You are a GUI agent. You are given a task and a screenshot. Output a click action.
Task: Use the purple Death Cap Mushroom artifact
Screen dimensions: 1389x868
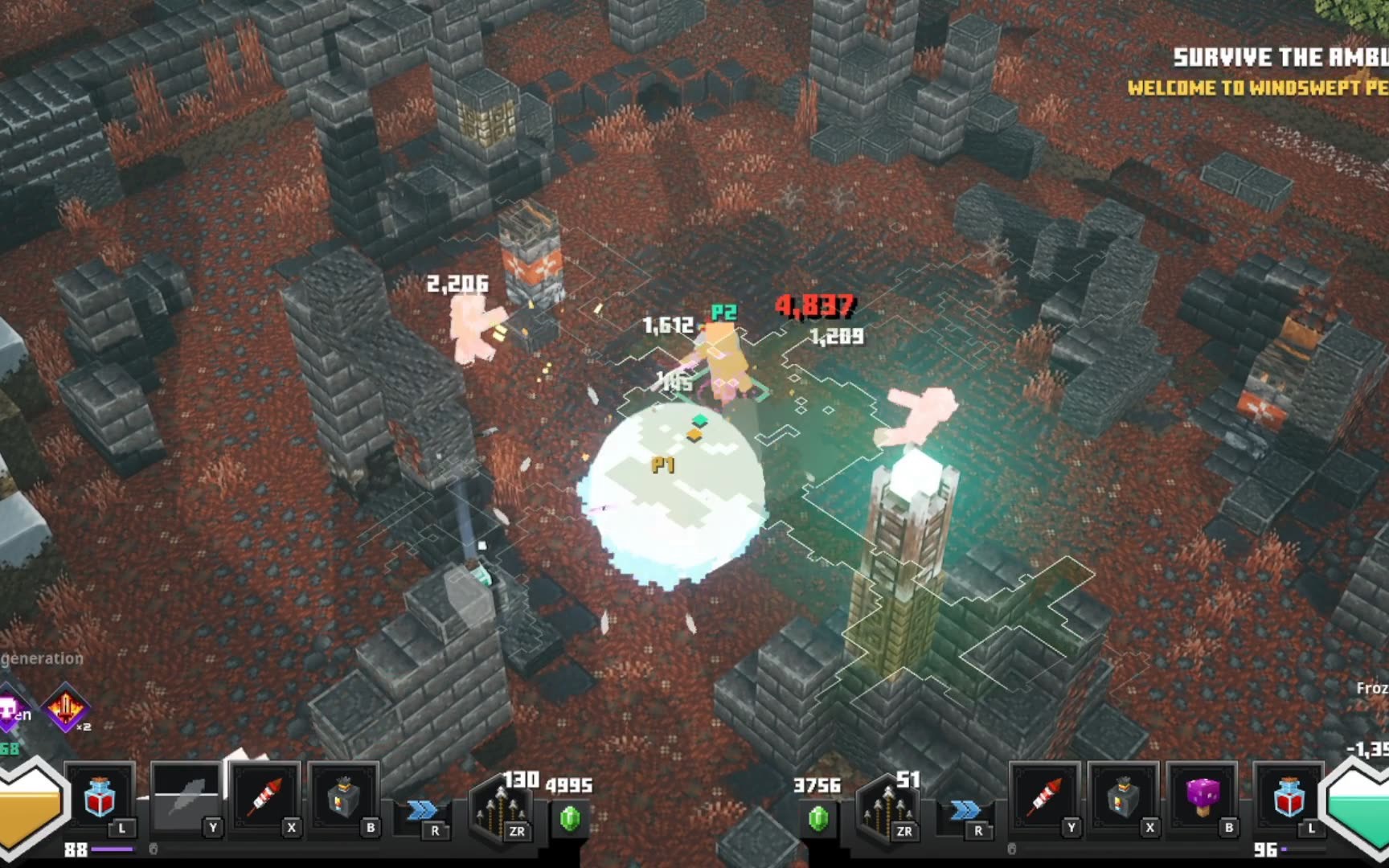[x=1203, y=796]
